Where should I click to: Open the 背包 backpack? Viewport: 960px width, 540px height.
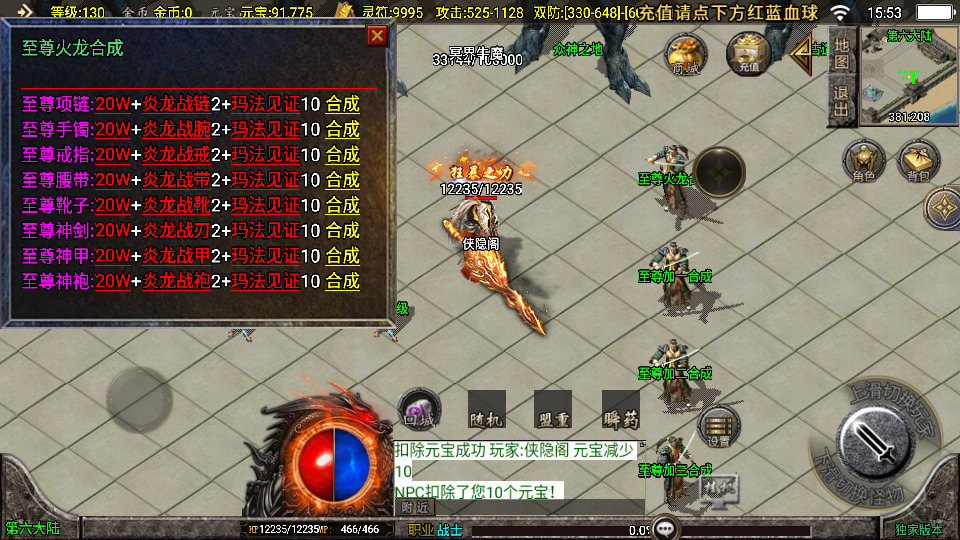click(918, 162)
